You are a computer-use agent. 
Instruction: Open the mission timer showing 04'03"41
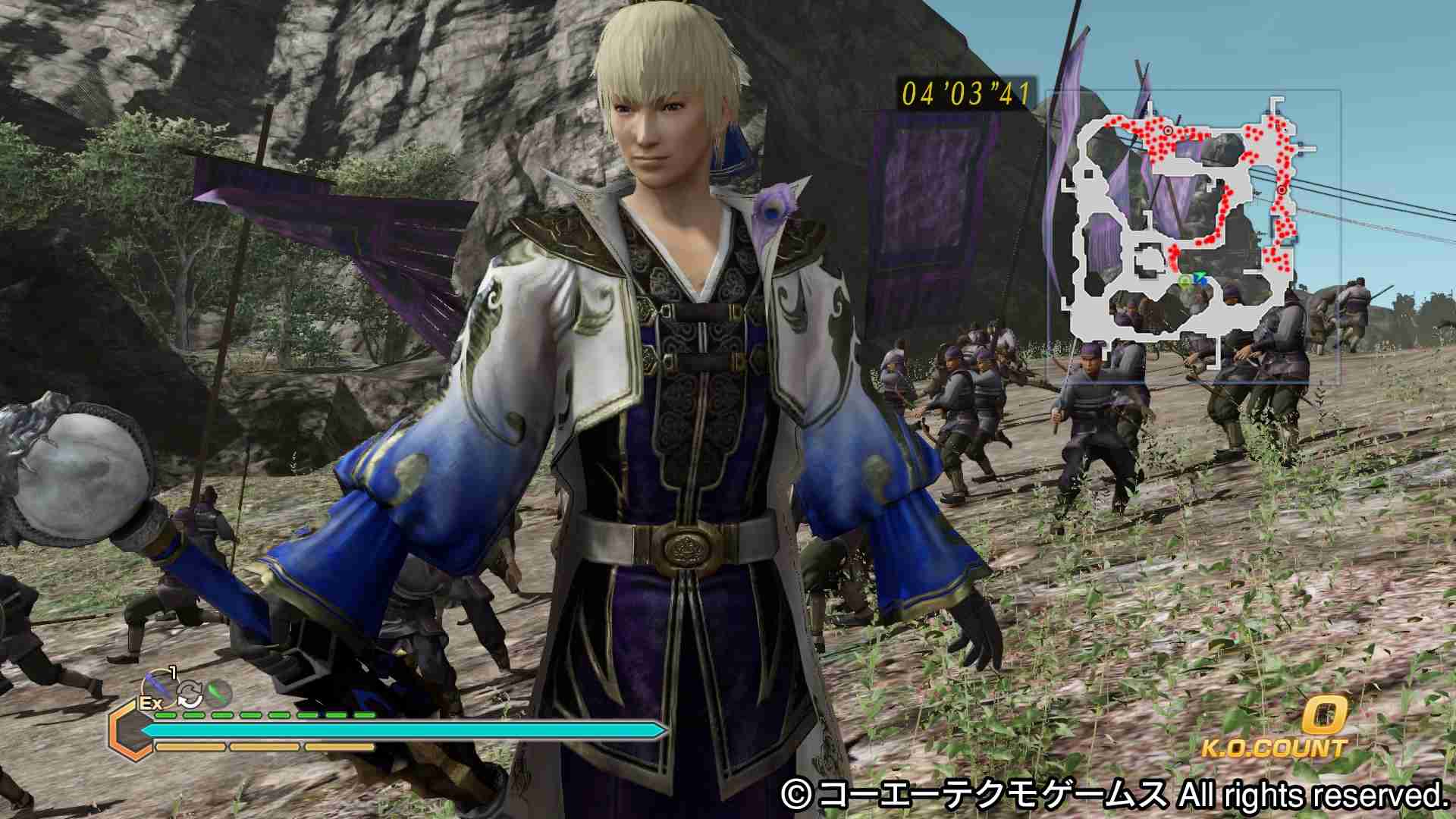point(965,93)
